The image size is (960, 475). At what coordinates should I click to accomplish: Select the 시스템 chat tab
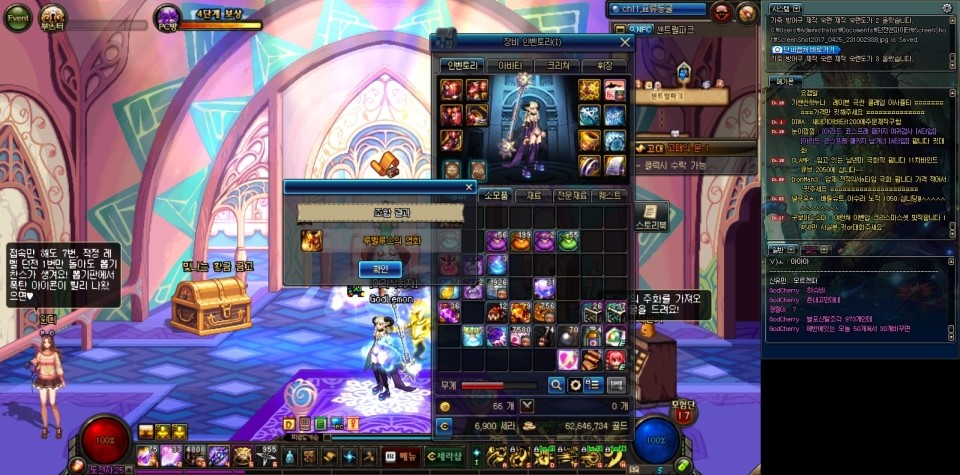[781, 7]
